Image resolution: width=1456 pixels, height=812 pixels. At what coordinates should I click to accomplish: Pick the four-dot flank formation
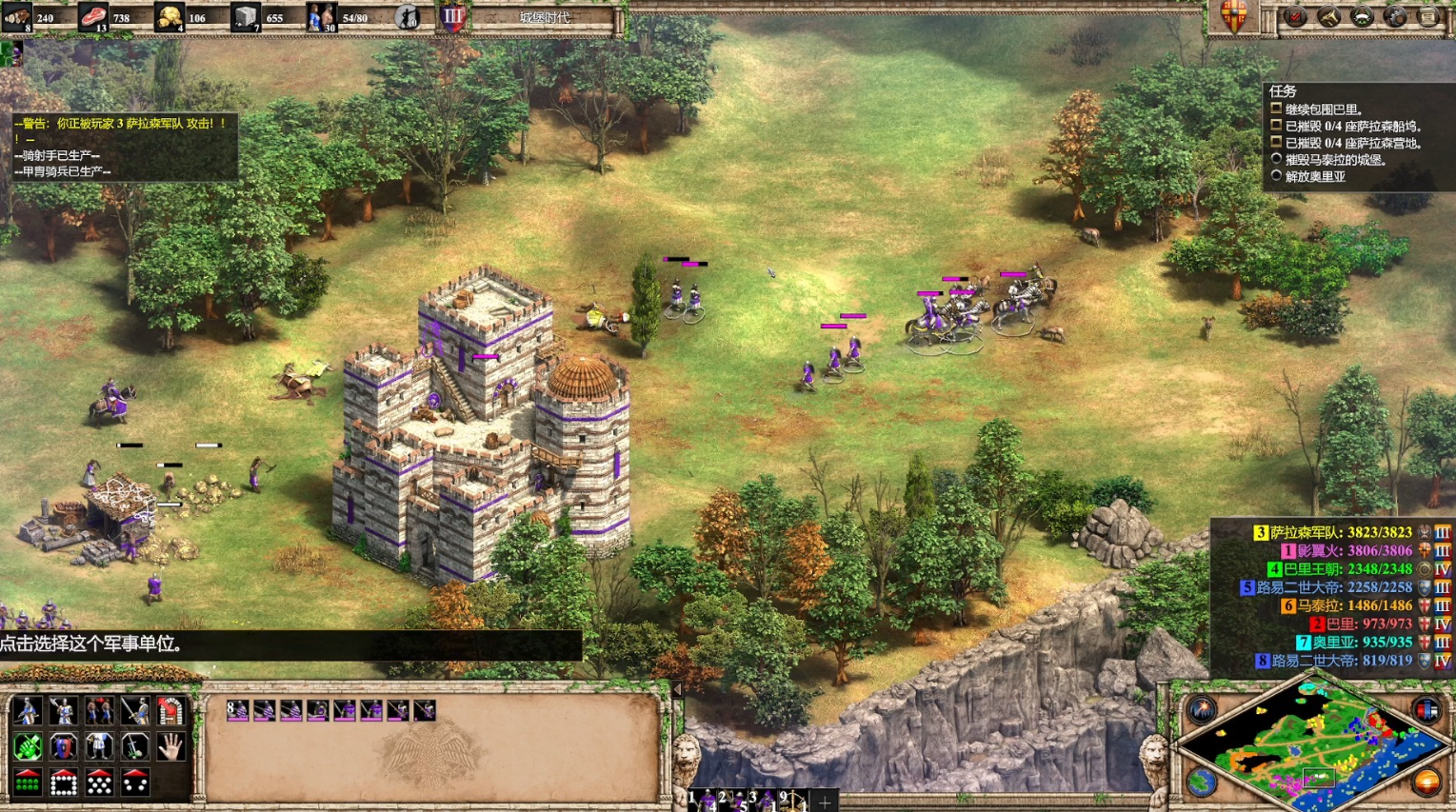point(135,782)
